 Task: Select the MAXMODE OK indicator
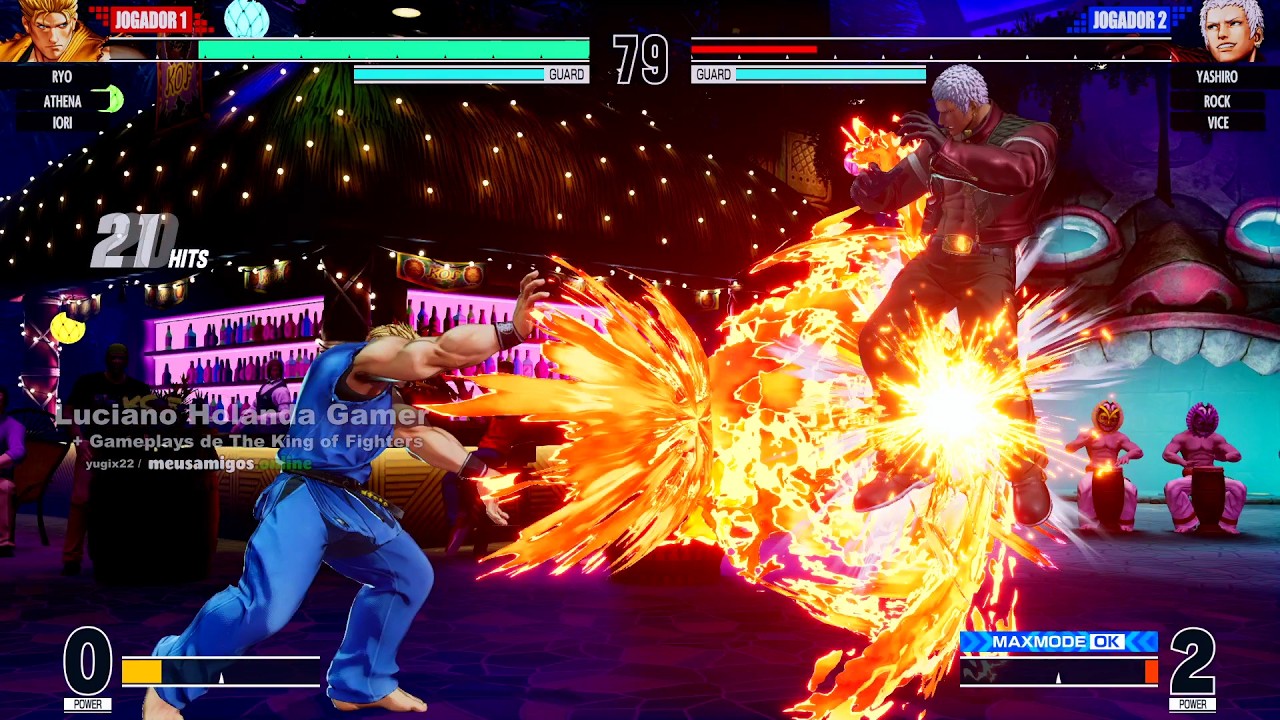coord(1058,642)
